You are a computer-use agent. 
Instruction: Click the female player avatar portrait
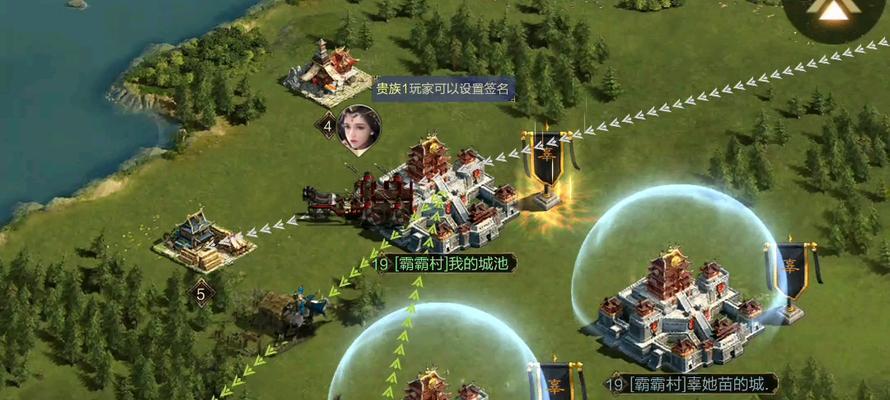(x=359, y=129)
